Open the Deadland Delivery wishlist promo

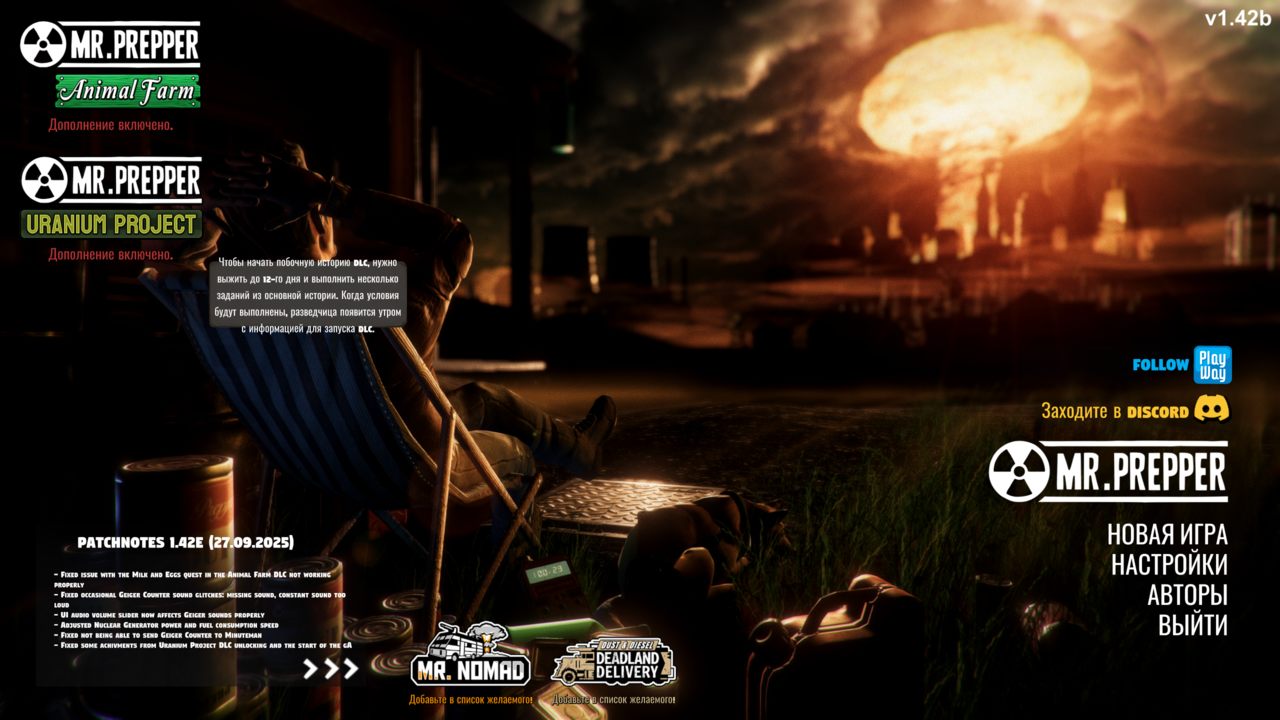[613, 662]
